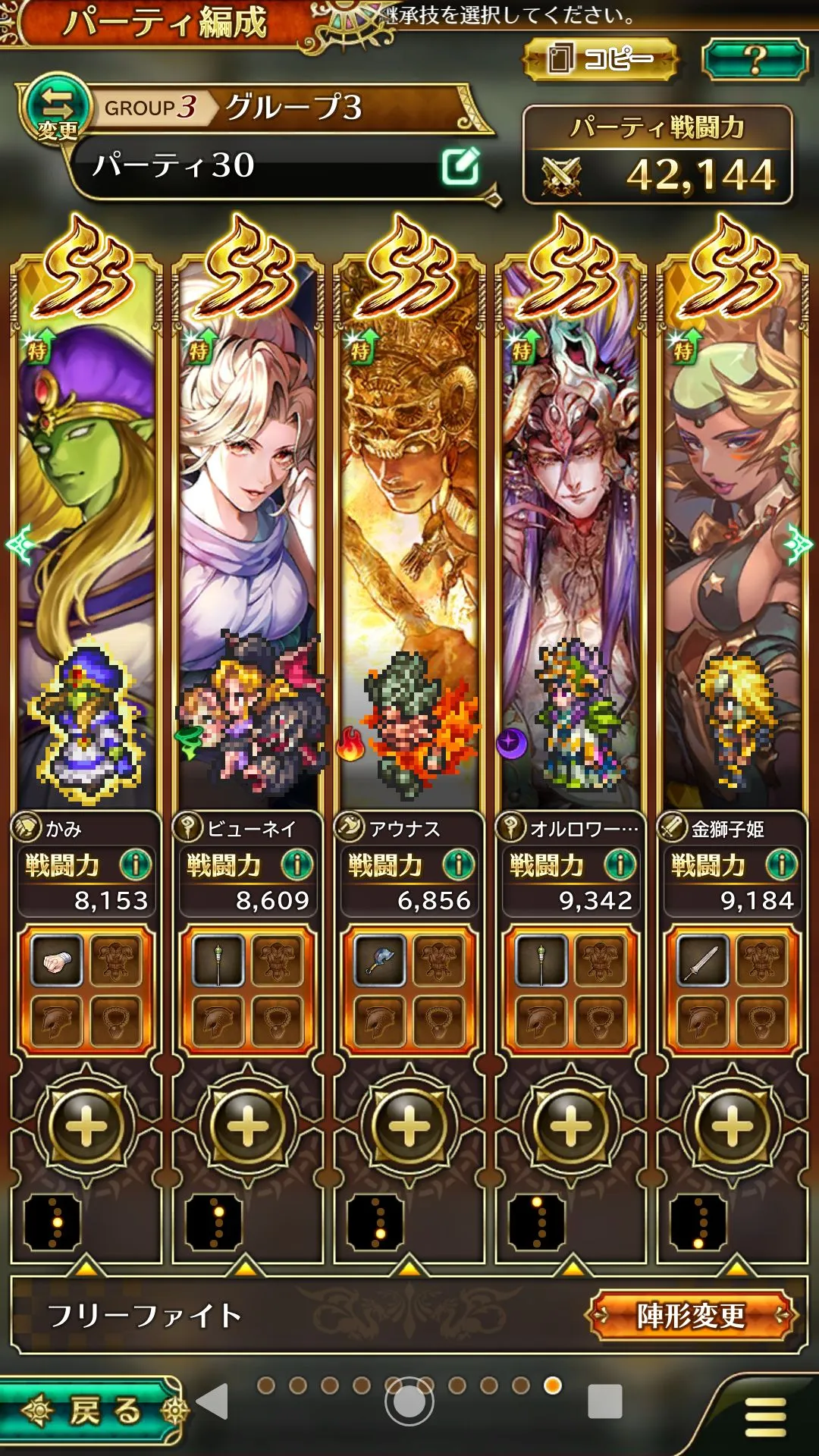The width and height of the screenshot is (819, 1456).
Task: Select the ビューネイ character card
Action: pyautogui.click(x=247, y=531)
